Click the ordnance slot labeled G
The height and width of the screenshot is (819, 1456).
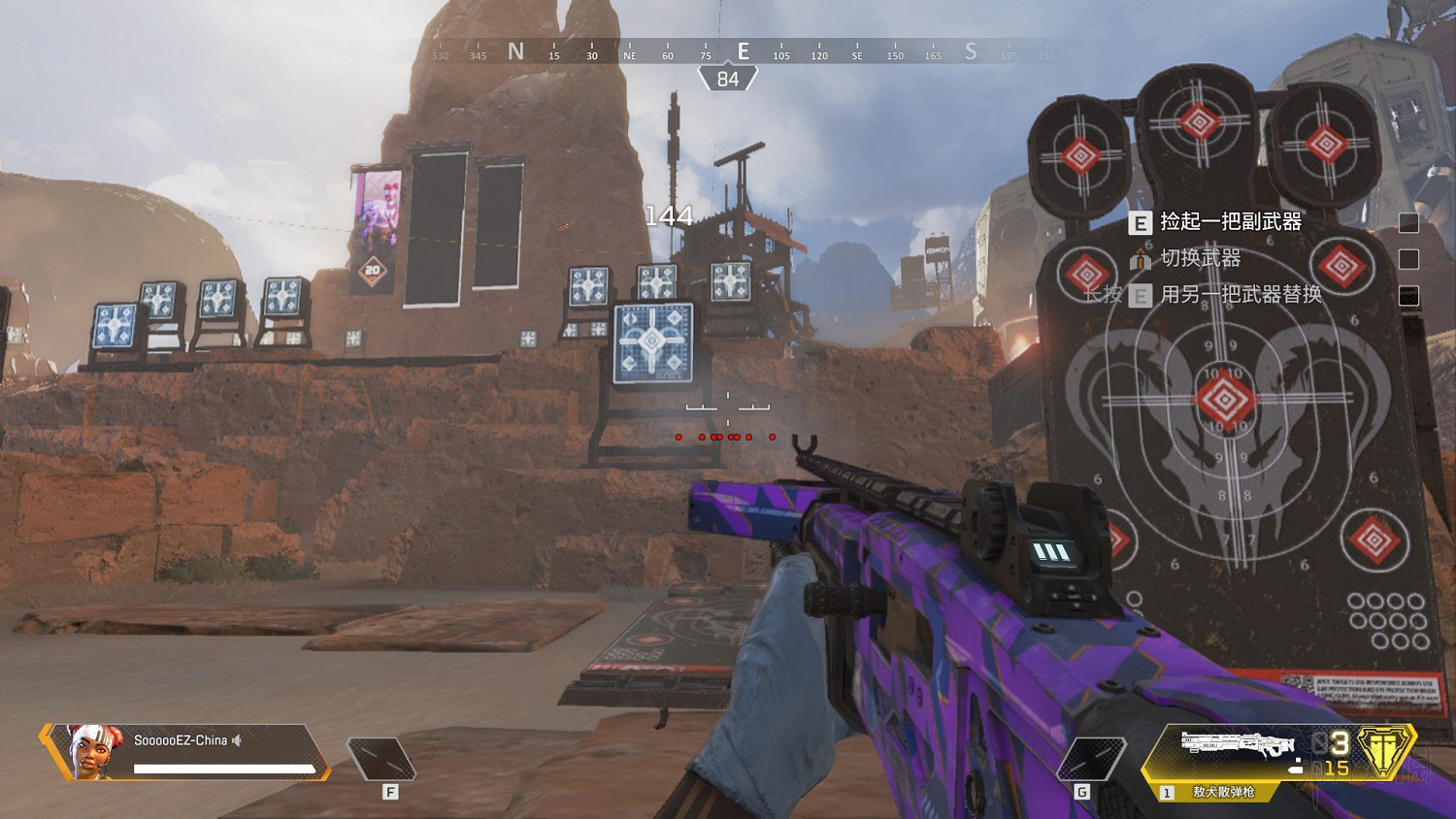1091,760
